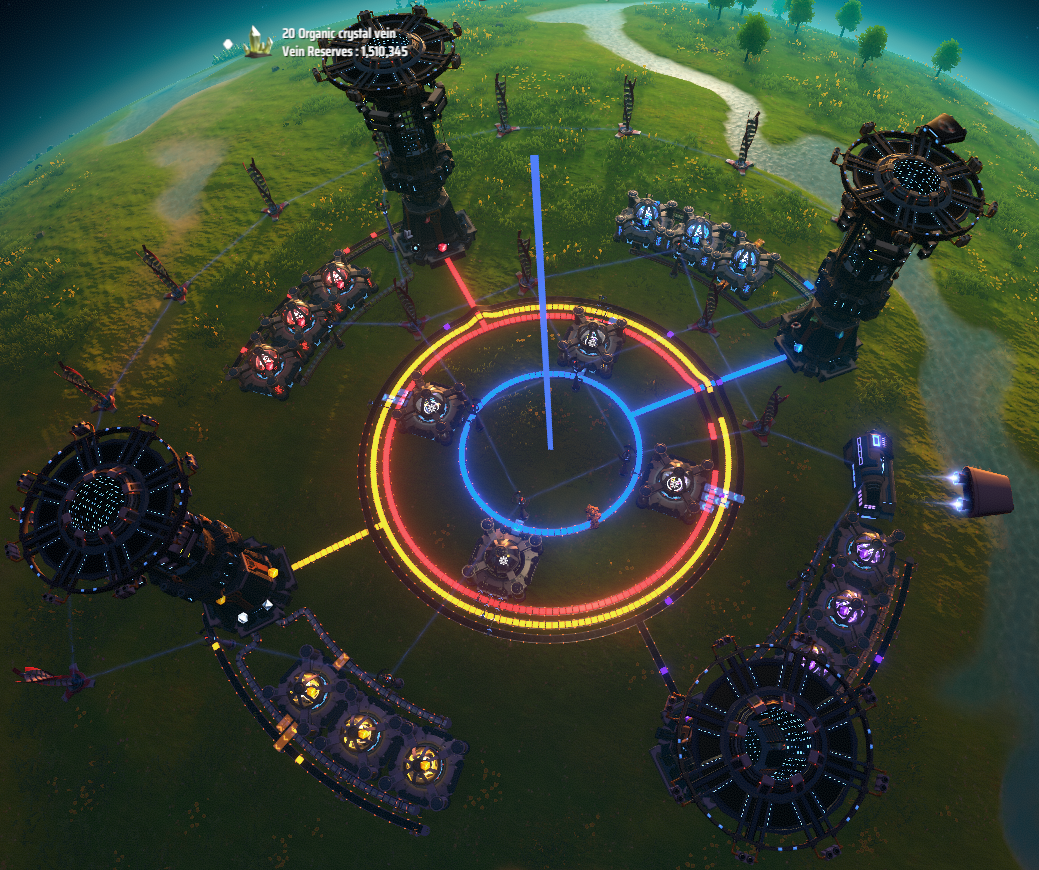Select the Organic crystal vein marker icon

click(x=259, y=42)
